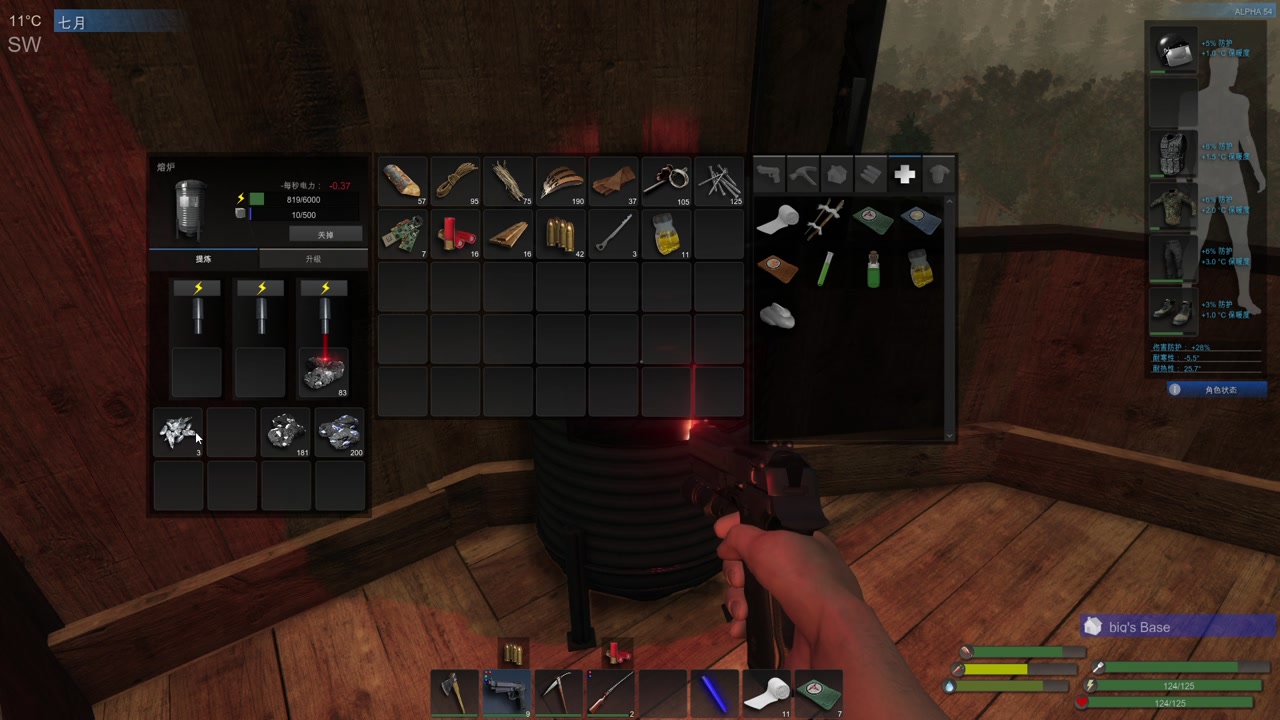Viewport: 1280px width, 720px height.
Task: Select the wood log stack in inventory
Action: [403, 181]
